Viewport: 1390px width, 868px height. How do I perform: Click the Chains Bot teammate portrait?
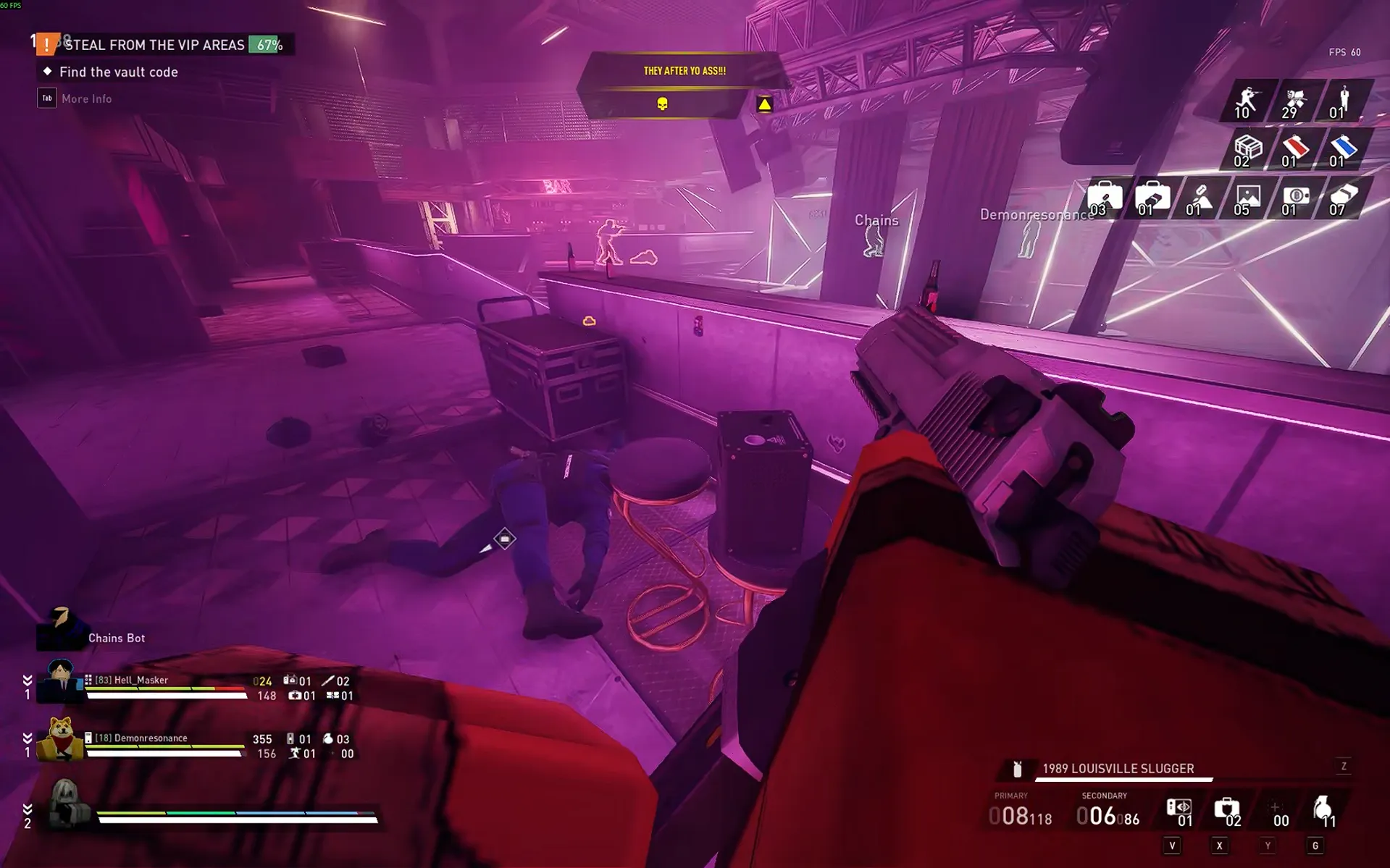coord(61,628)
